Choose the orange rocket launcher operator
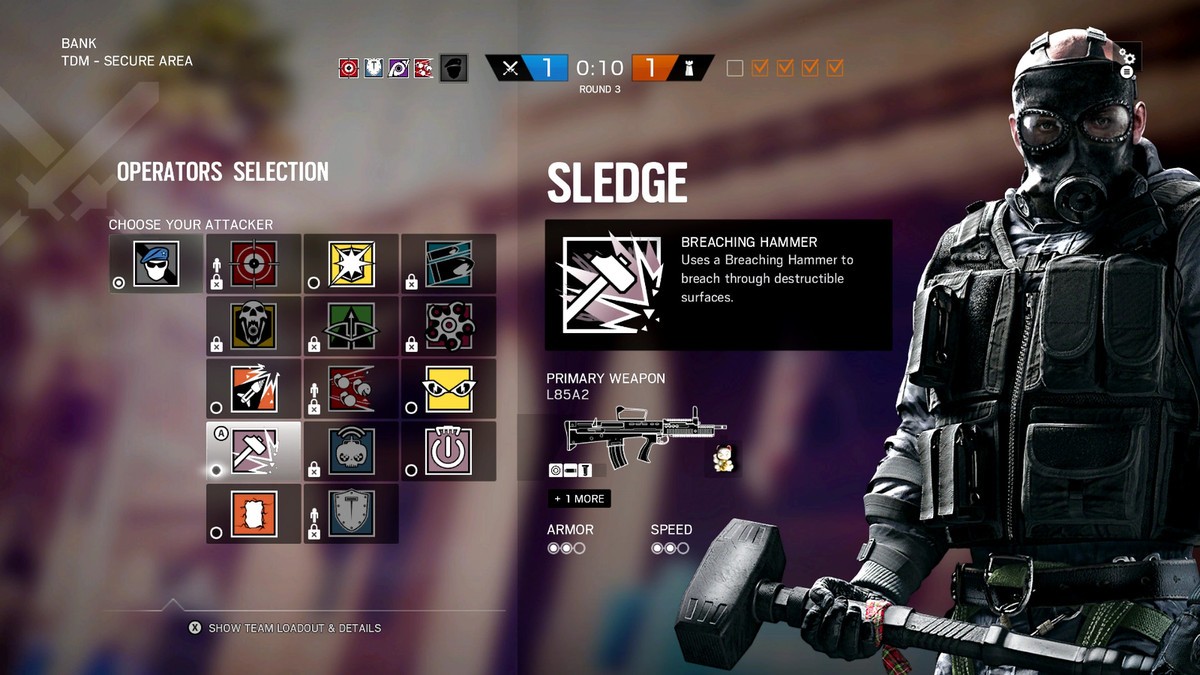Screen dimensions: 1200x675 (254, 388)
